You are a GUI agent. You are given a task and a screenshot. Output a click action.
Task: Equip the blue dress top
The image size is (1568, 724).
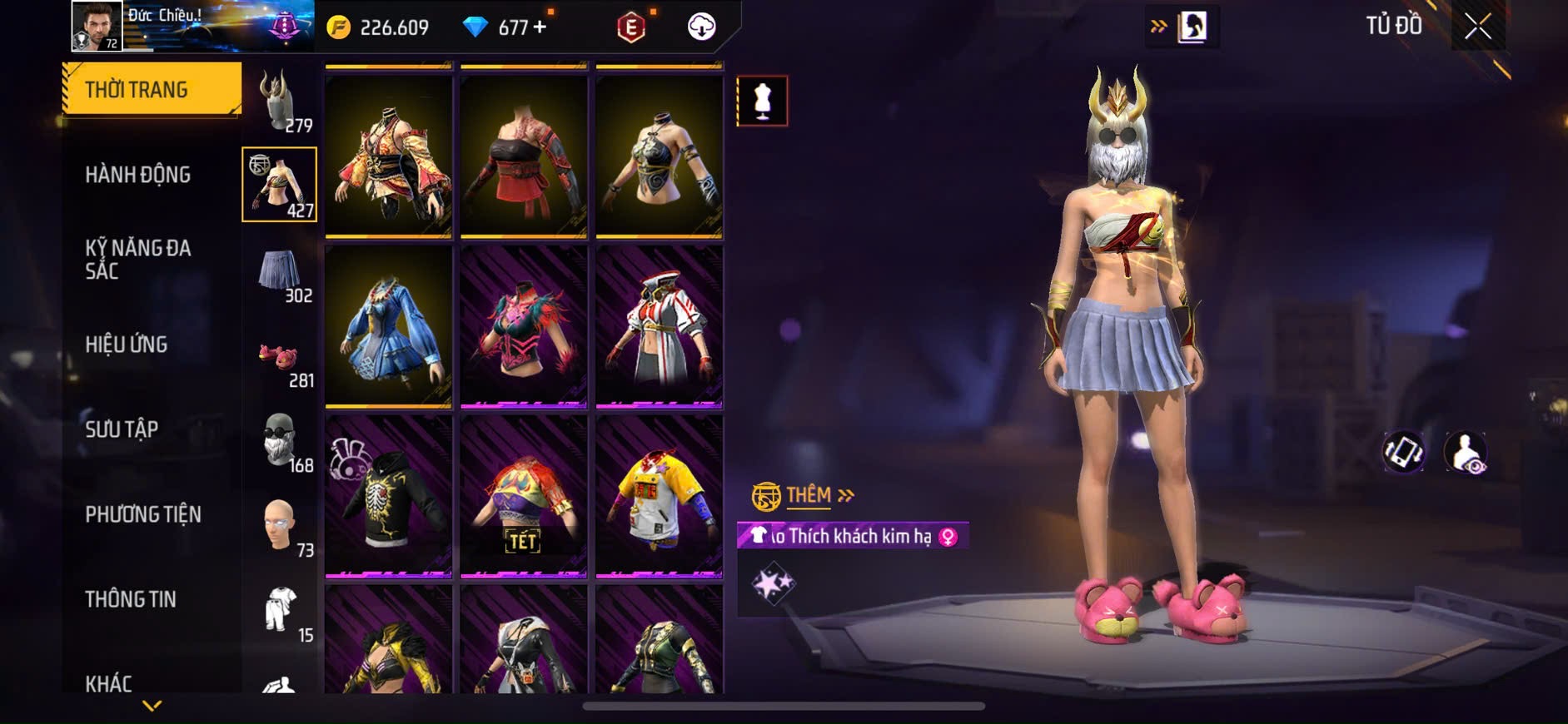tap(388, 328)
